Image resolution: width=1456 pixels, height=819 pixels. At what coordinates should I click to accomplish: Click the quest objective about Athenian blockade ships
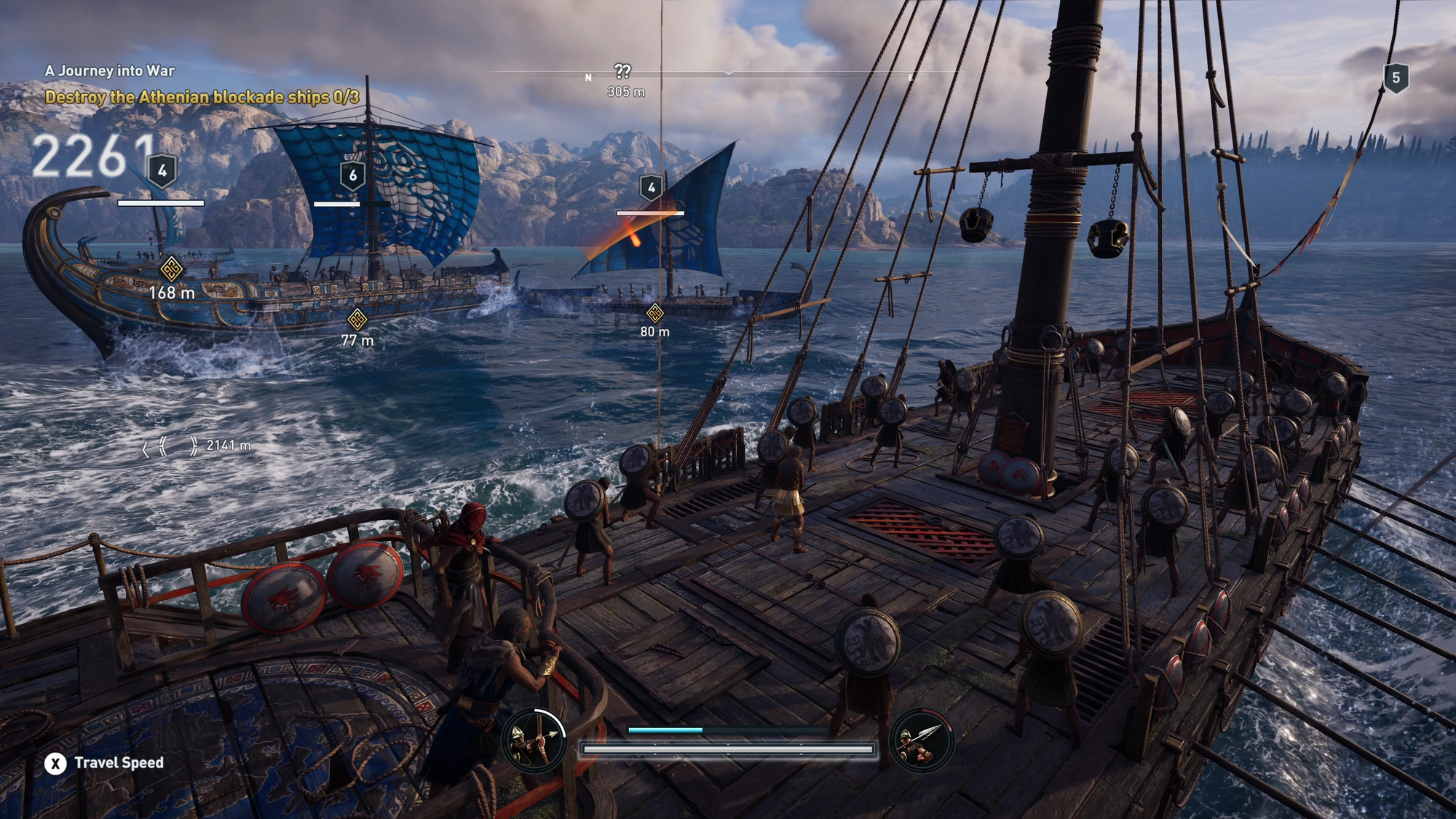(202, 97)
